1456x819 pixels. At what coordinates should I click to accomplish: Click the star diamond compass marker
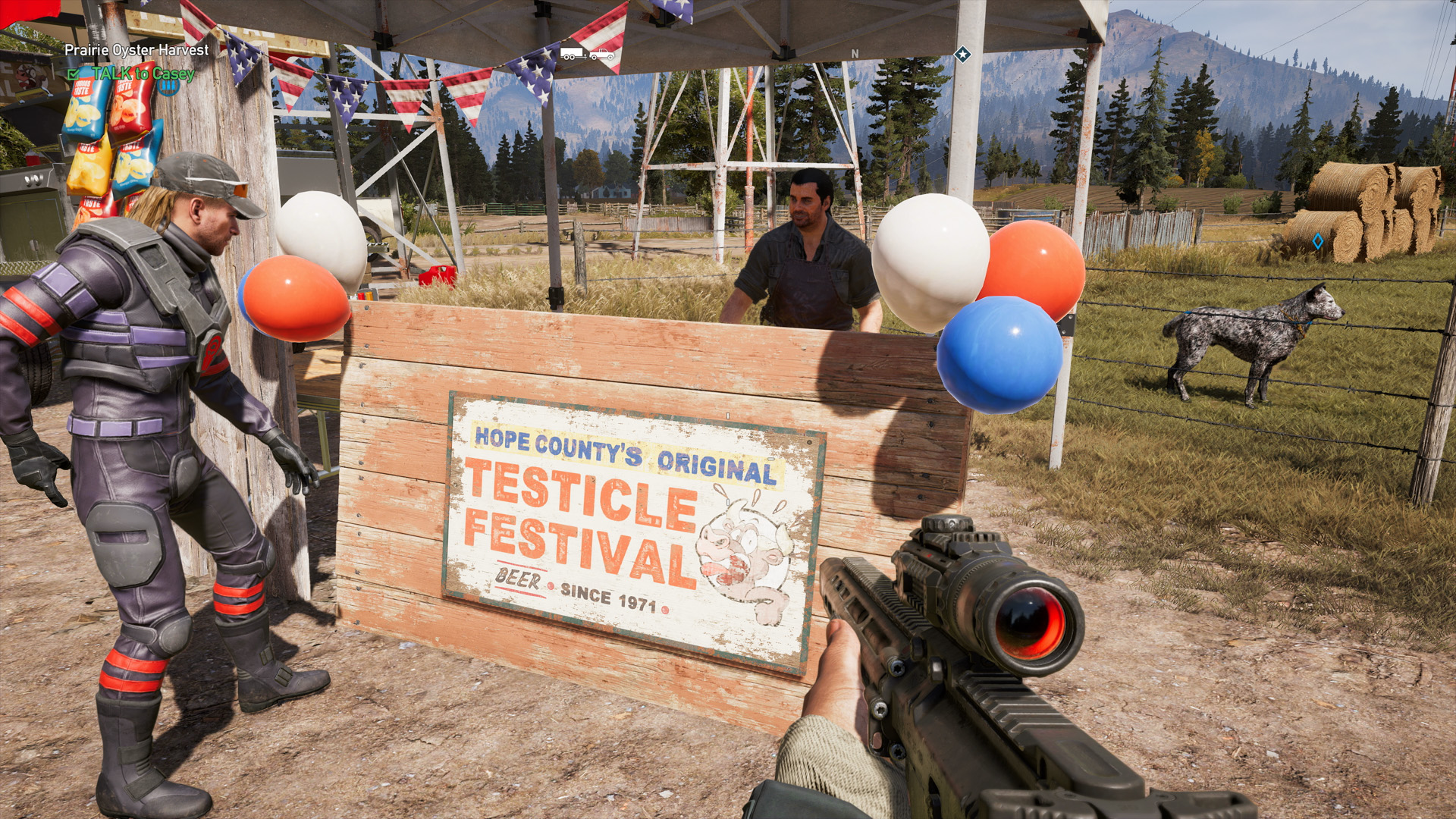point(962,55)
